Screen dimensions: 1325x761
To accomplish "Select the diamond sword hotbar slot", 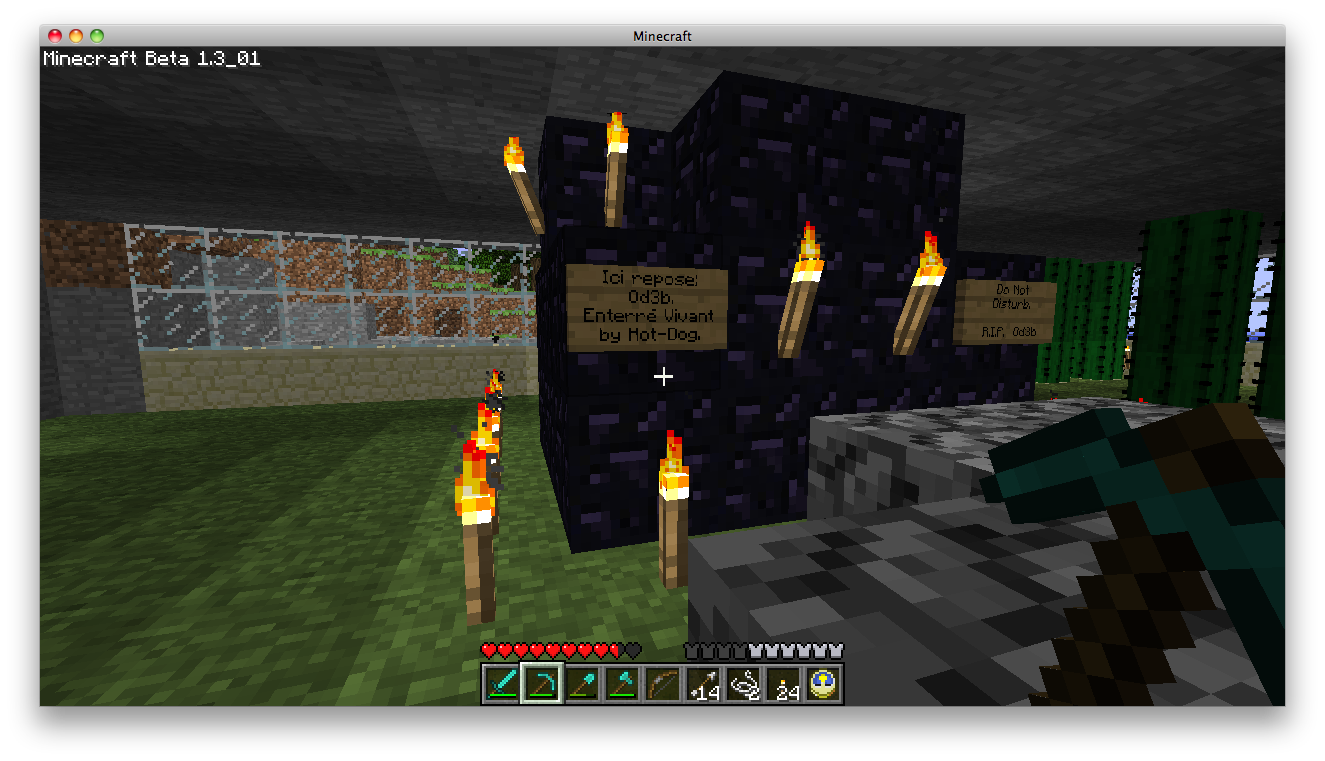I will [500, 684].
